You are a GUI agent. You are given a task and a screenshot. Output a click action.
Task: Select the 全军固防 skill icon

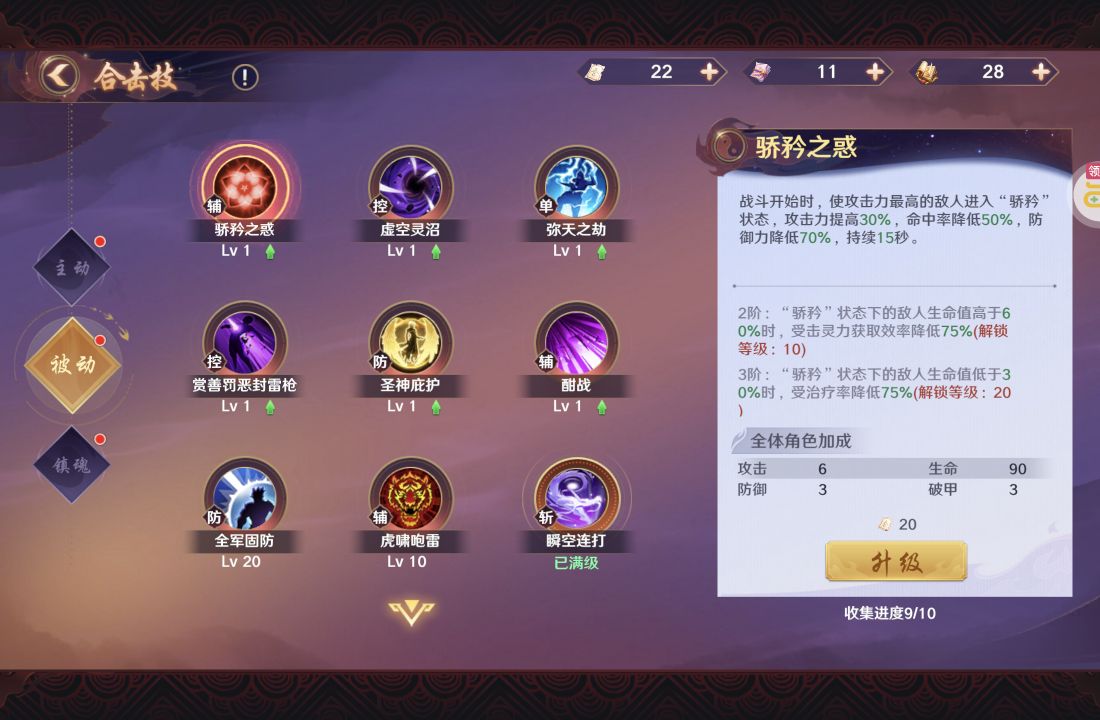(x=245, y=498)
